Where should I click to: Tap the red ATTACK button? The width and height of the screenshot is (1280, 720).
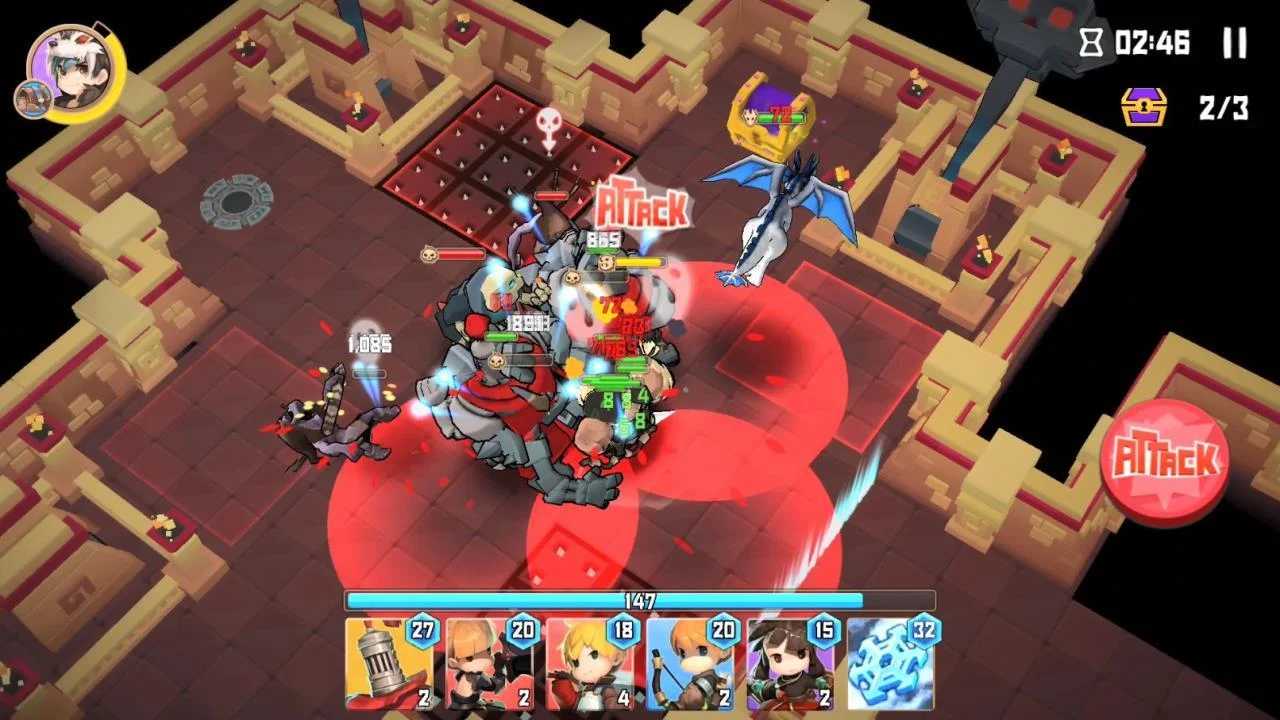coord(1164,461)
